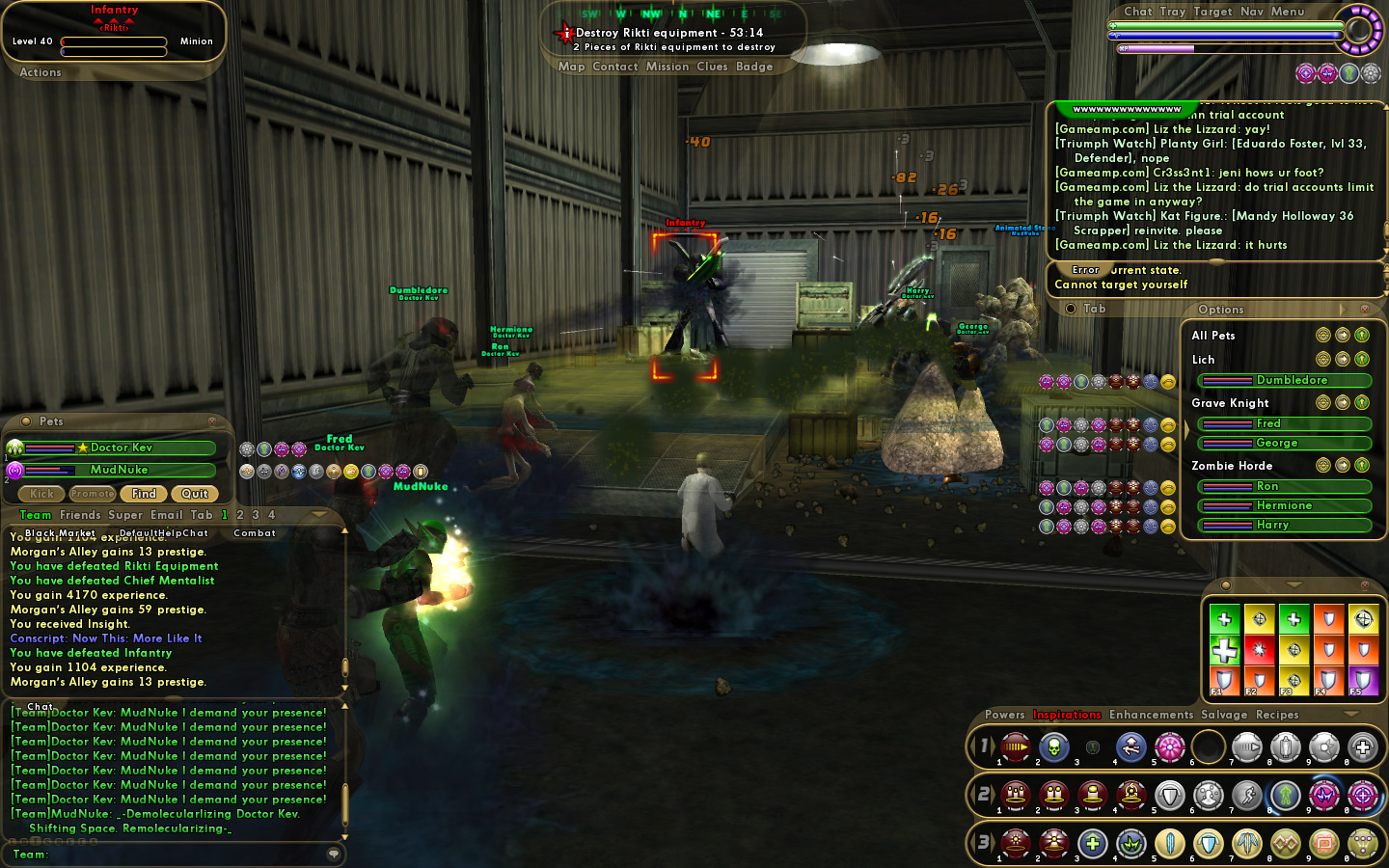Screen dimensions: 1389x868
Task: Switch to the Friends chat channel
Action: [80, 515]
